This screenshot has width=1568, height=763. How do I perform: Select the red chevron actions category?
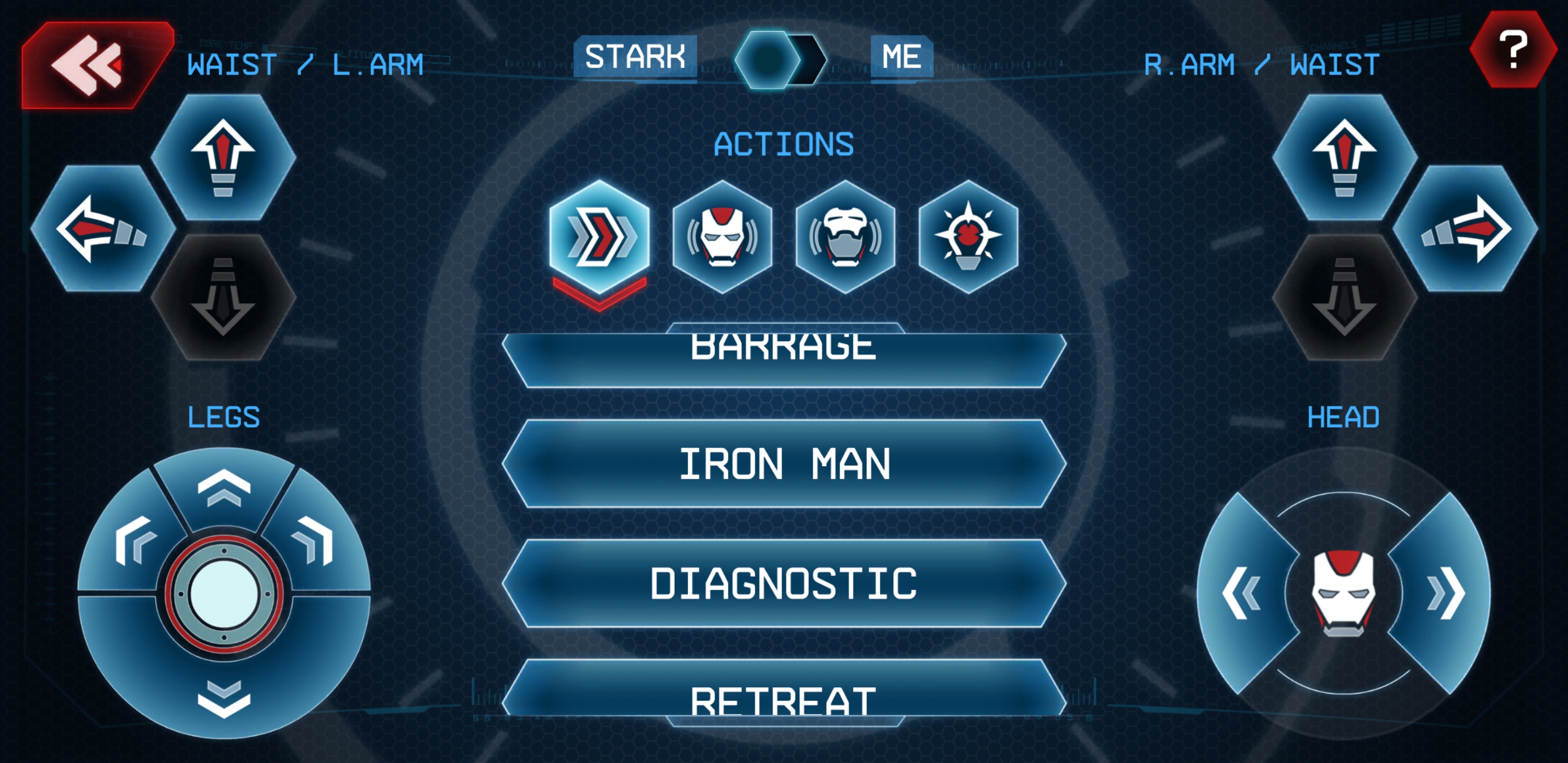(600, 236)
